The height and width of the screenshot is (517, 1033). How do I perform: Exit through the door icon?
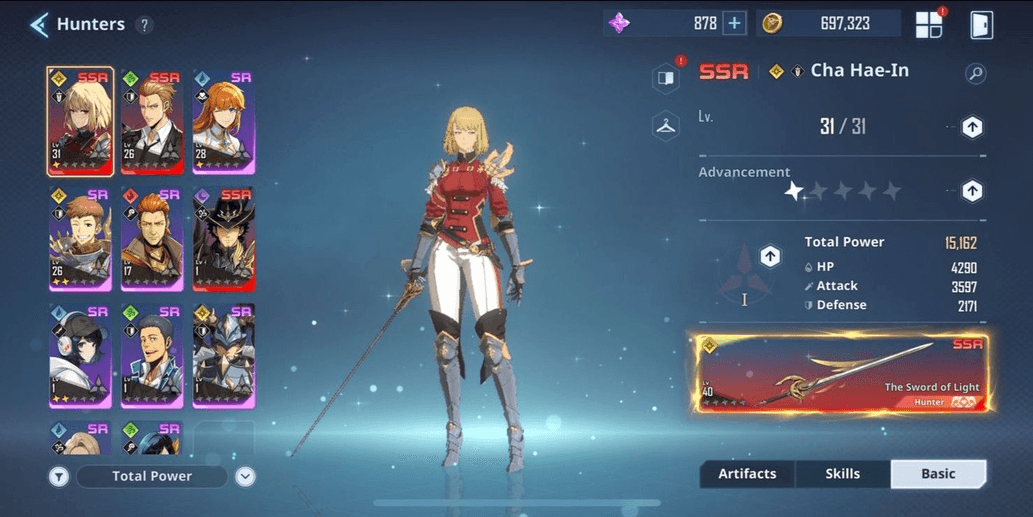click(981, 25)
